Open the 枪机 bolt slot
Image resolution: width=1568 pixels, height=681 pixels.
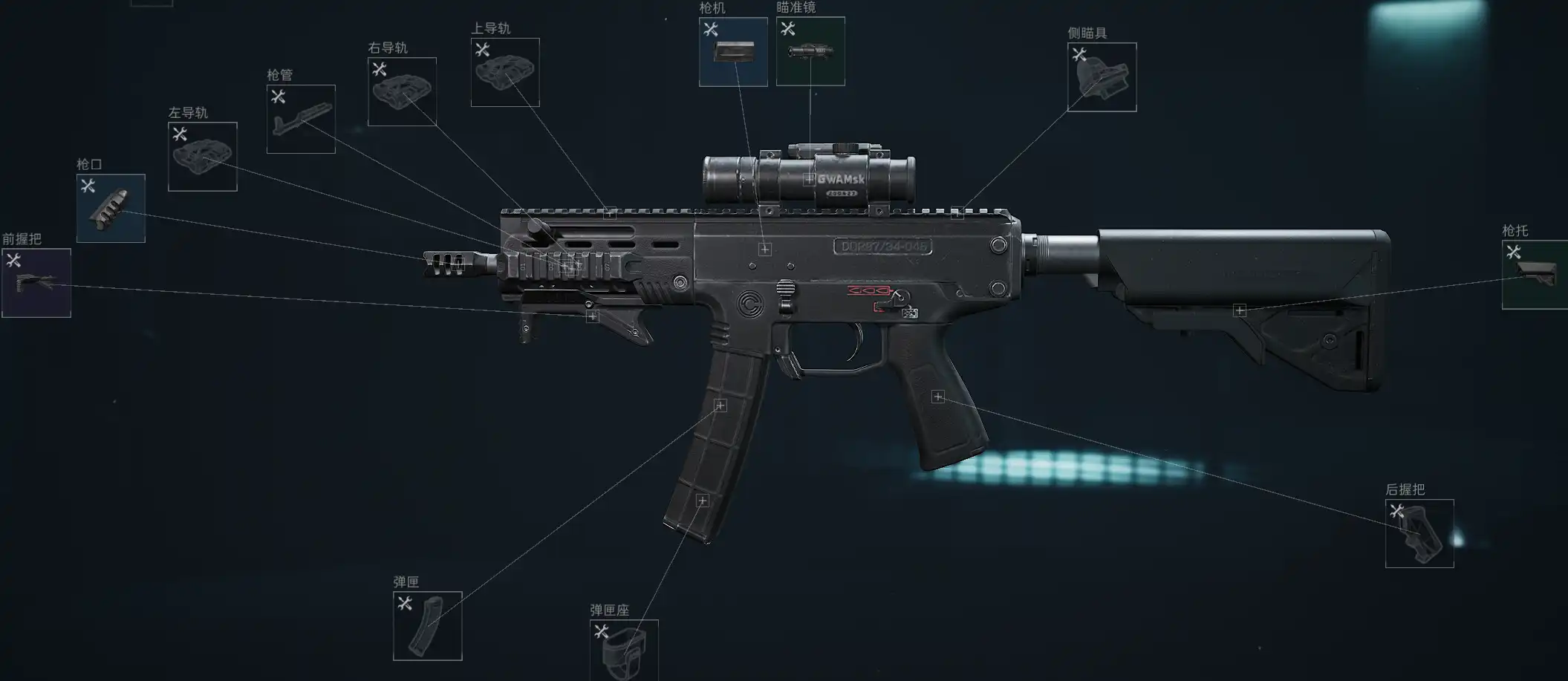click(733, 52)
